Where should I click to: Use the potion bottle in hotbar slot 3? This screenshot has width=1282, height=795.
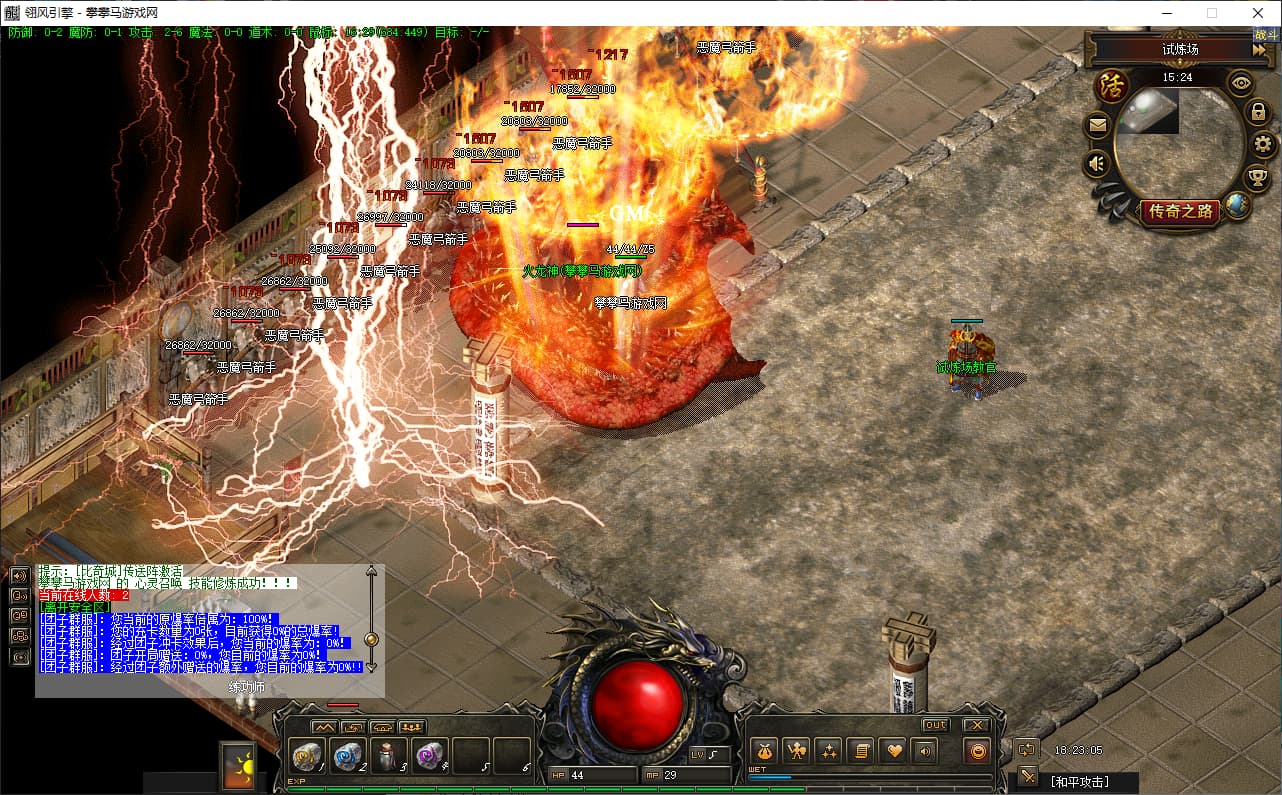point(389,755)
